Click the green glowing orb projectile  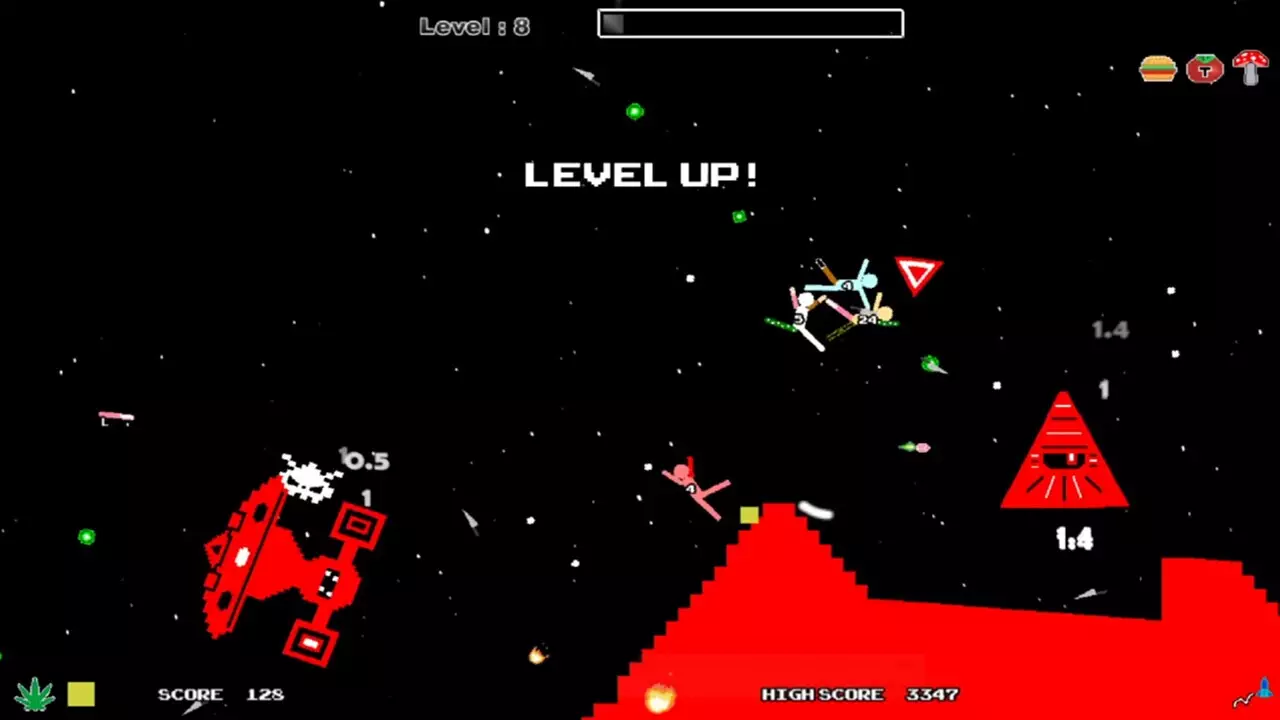tap(634, 111)
